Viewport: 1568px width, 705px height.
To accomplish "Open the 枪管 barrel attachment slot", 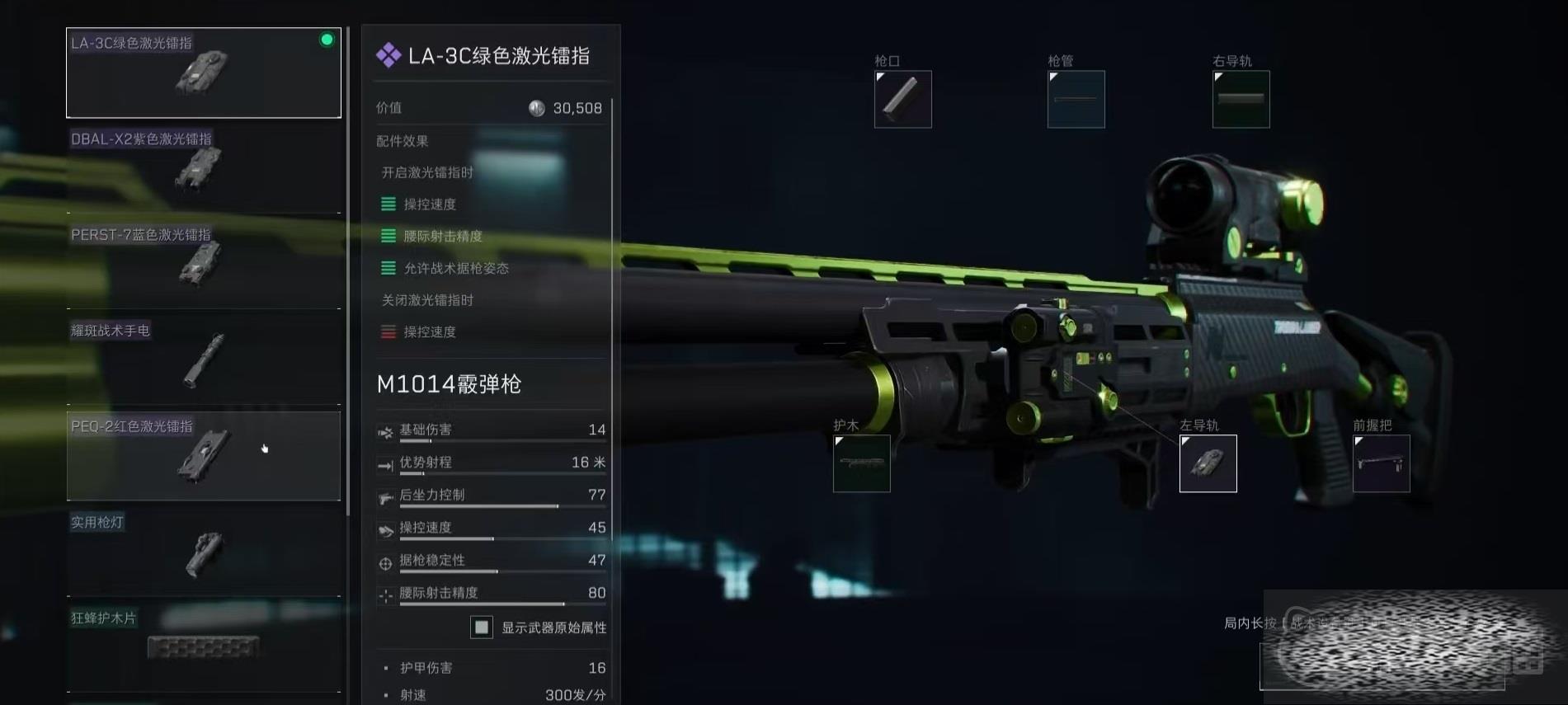I will pyautogui.click(x=1076, y=99).
